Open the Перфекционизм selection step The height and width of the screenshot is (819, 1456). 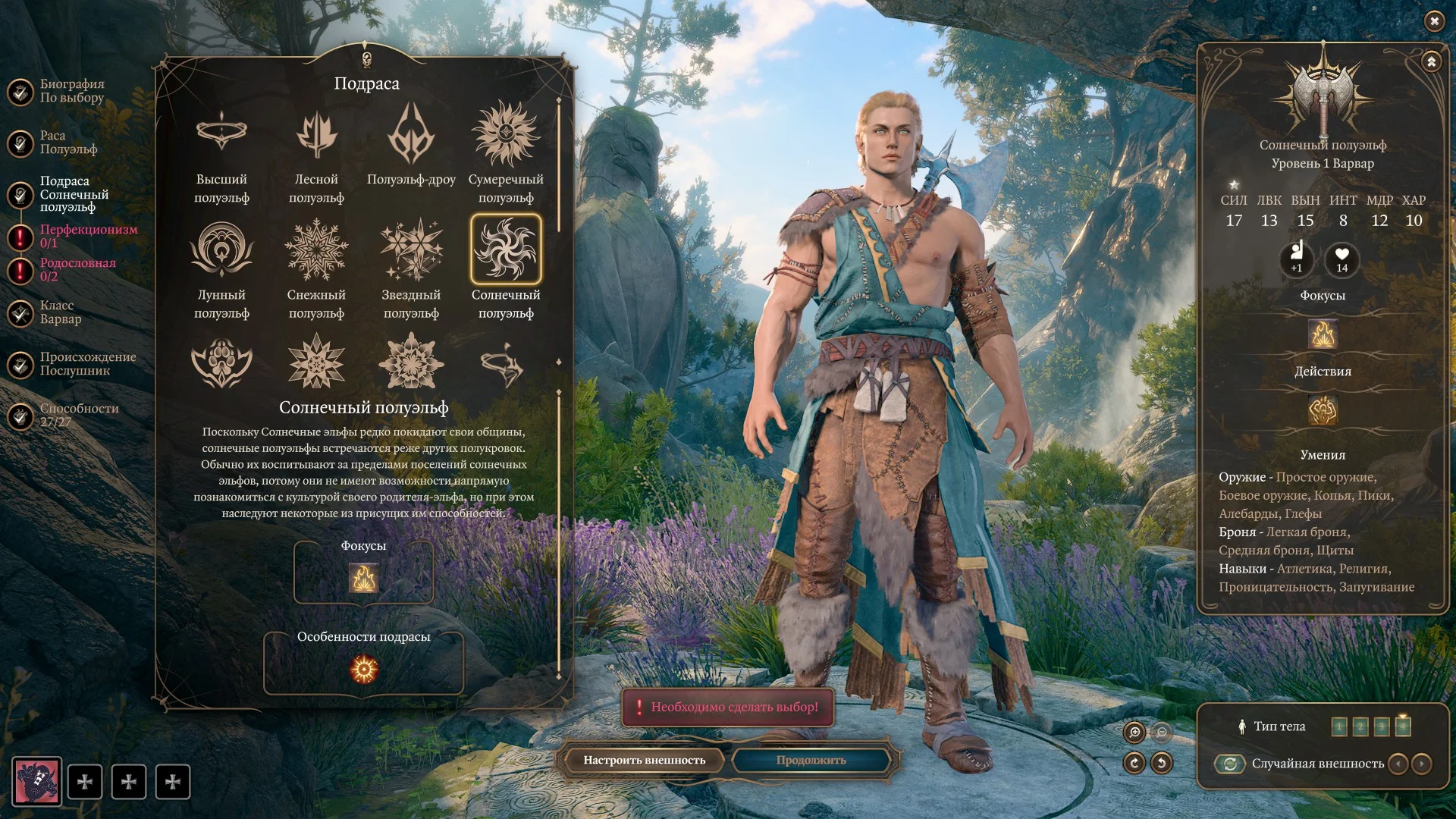click(x=88, y=236)
